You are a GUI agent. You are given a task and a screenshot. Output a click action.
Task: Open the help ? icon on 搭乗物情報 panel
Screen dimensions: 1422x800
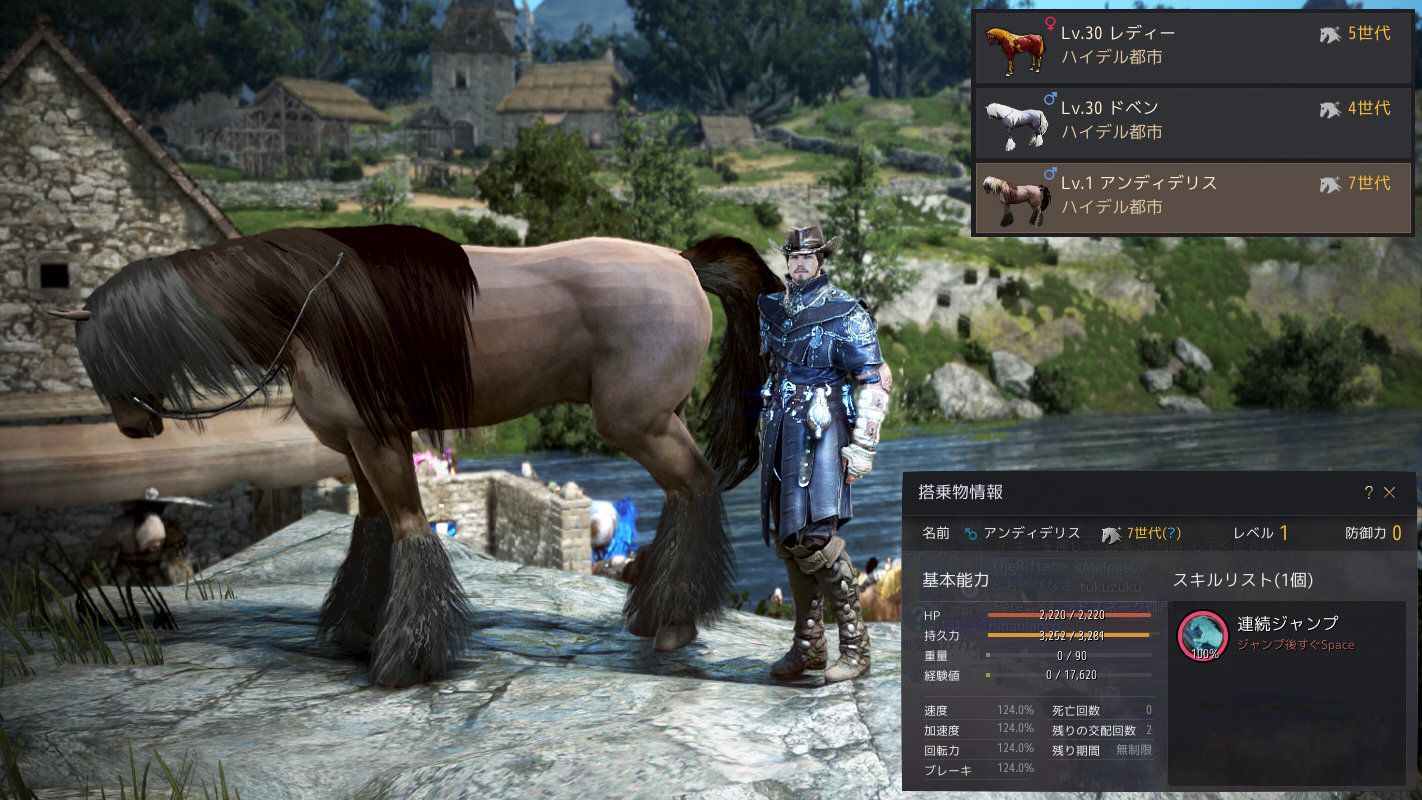point(1369,492)
